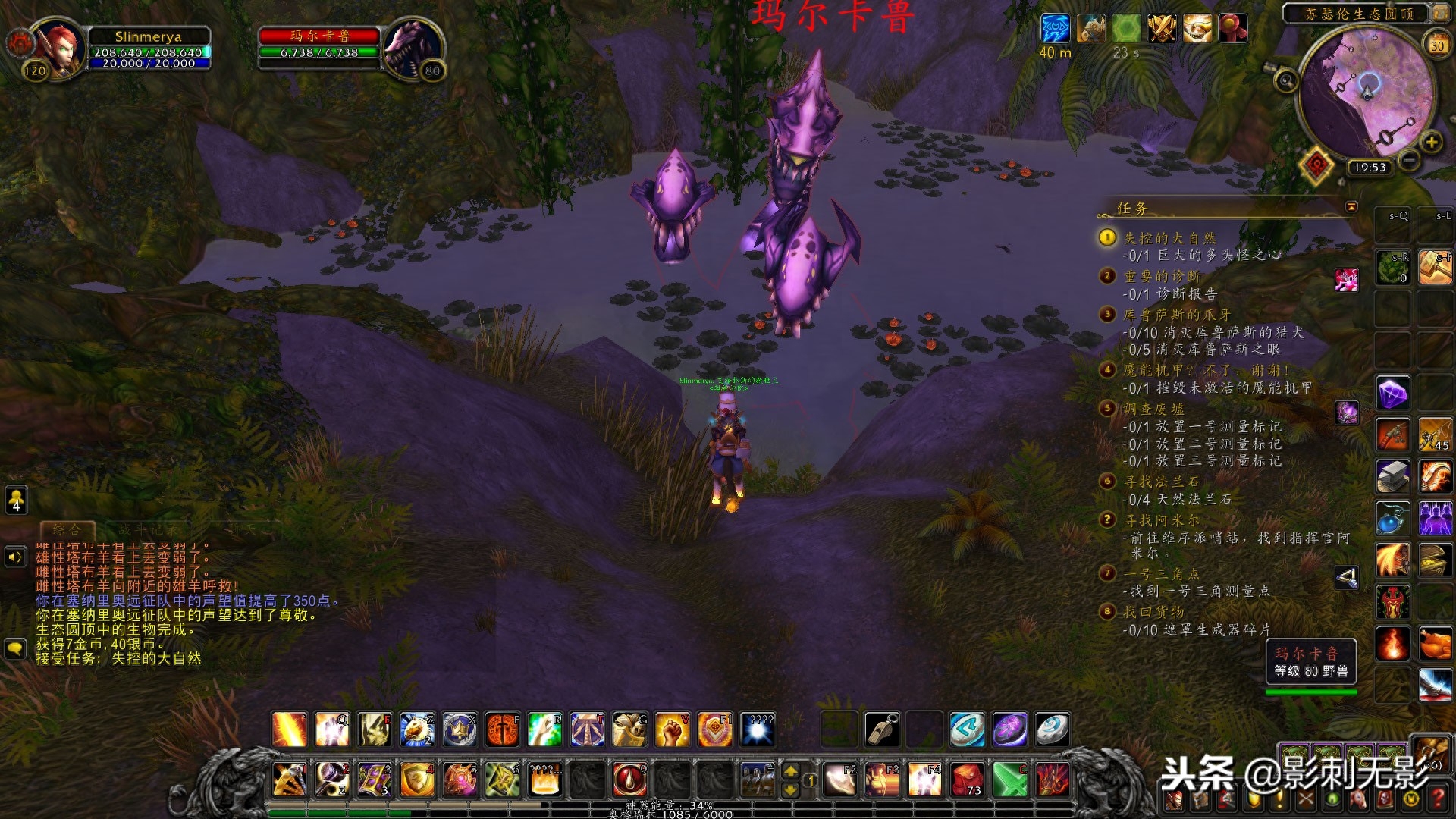Zoom out on the minimap
Viewport: 1456px width, 819px height.
pos(1409,160)
